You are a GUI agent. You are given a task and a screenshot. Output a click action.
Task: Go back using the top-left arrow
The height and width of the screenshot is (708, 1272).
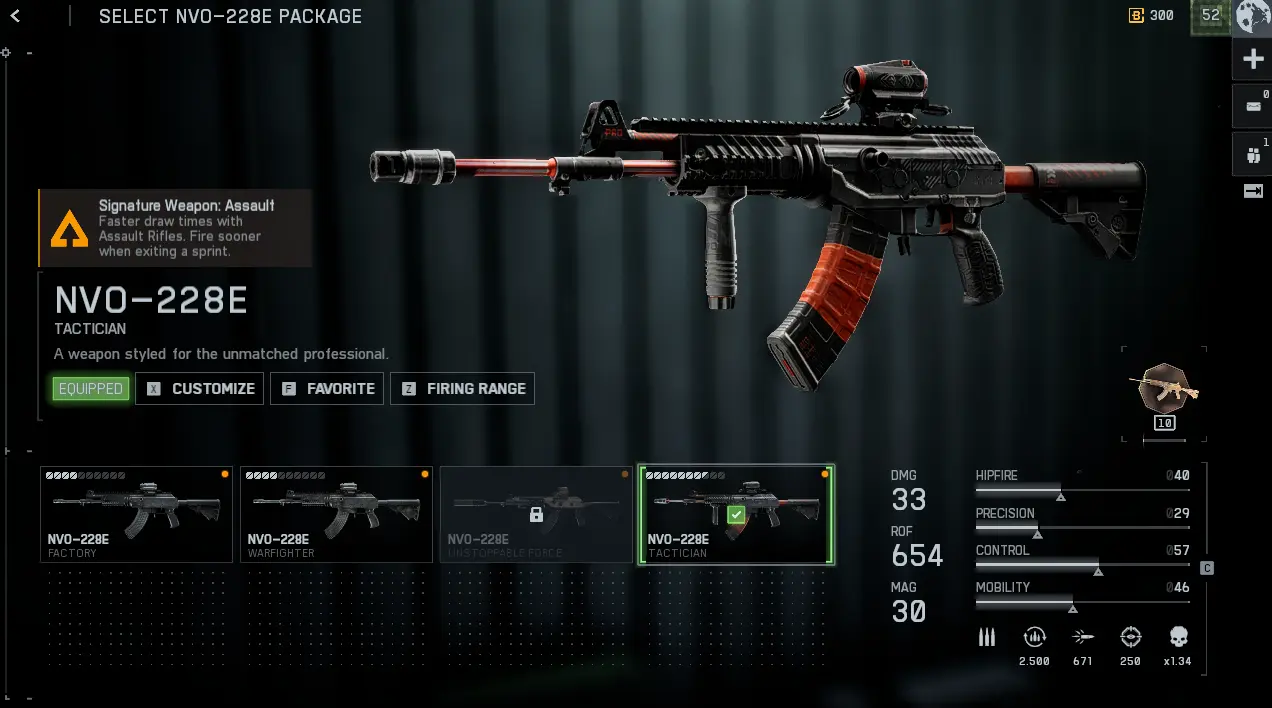16,16
